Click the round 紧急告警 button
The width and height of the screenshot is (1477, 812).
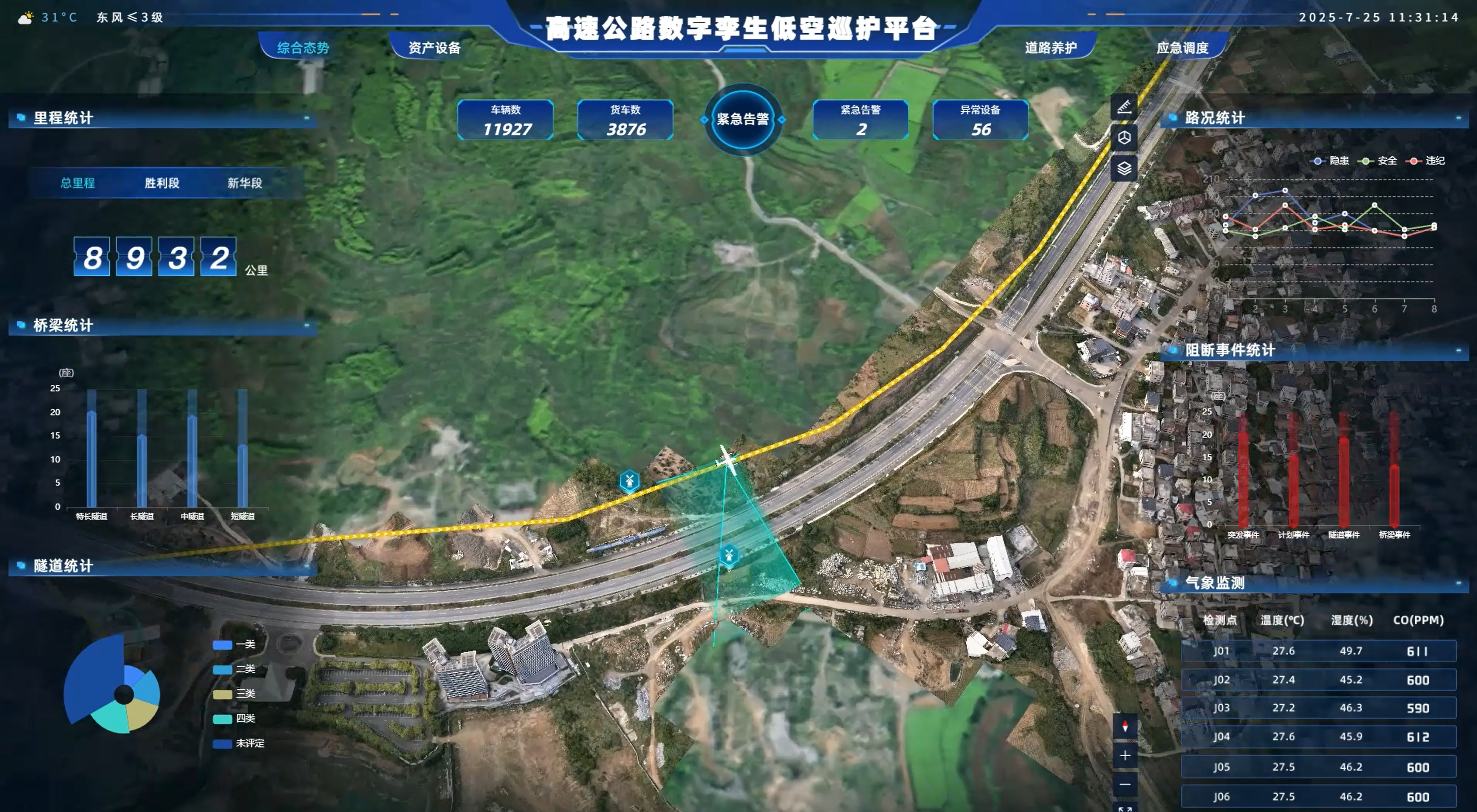[x=743, y=119]
